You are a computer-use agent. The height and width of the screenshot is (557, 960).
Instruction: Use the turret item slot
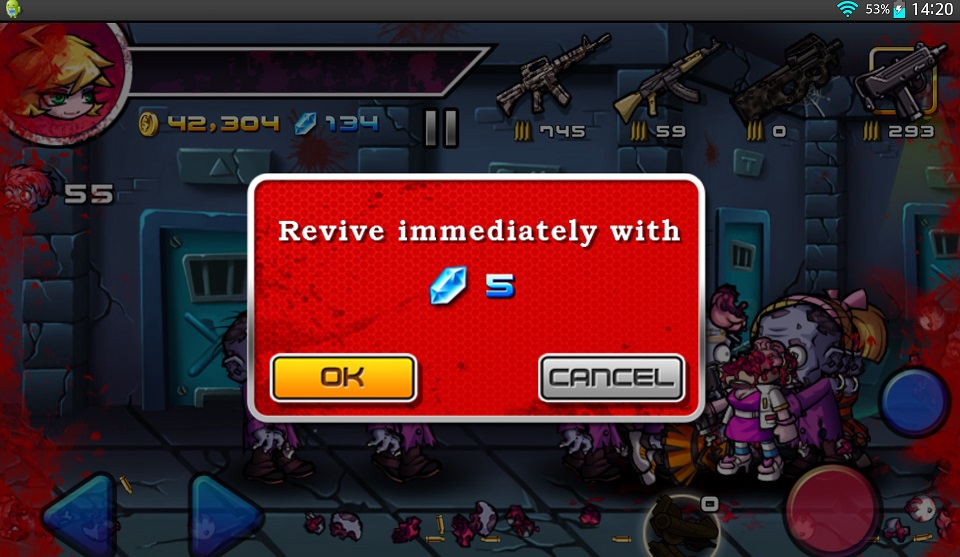pos(677,522)
